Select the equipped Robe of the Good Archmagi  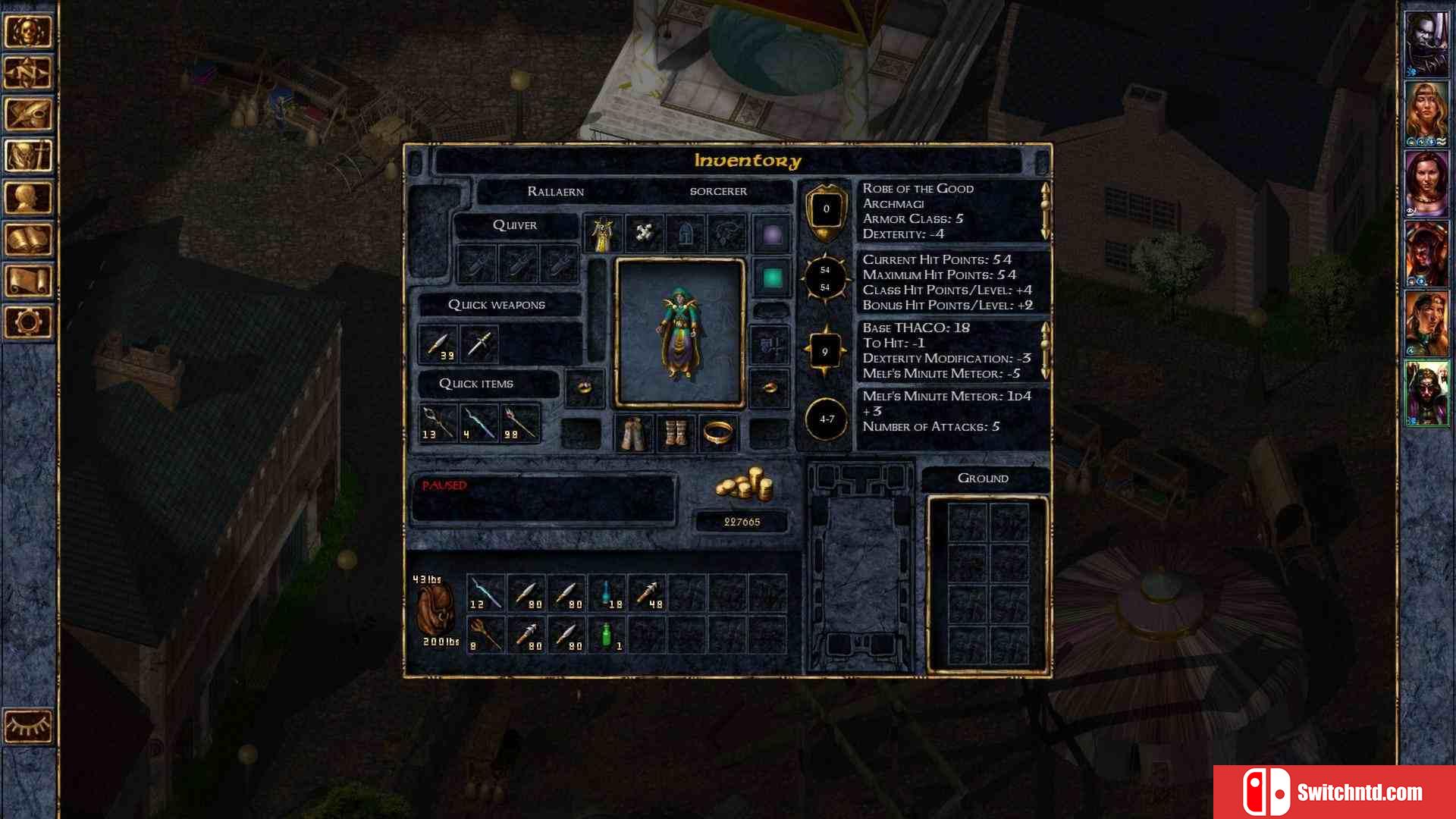click(x=603, y=234)
